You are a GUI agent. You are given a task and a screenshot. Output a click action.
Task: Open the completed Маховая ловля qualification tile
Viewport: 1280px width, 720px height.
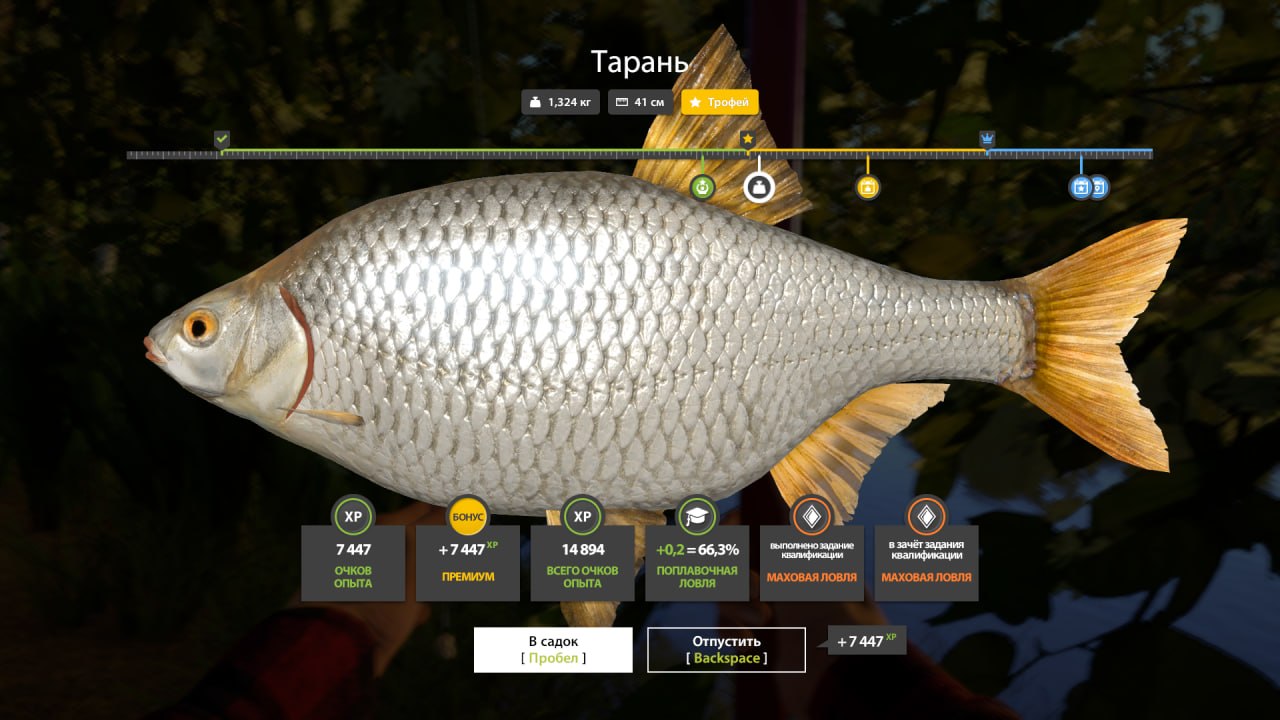[811, 562]
